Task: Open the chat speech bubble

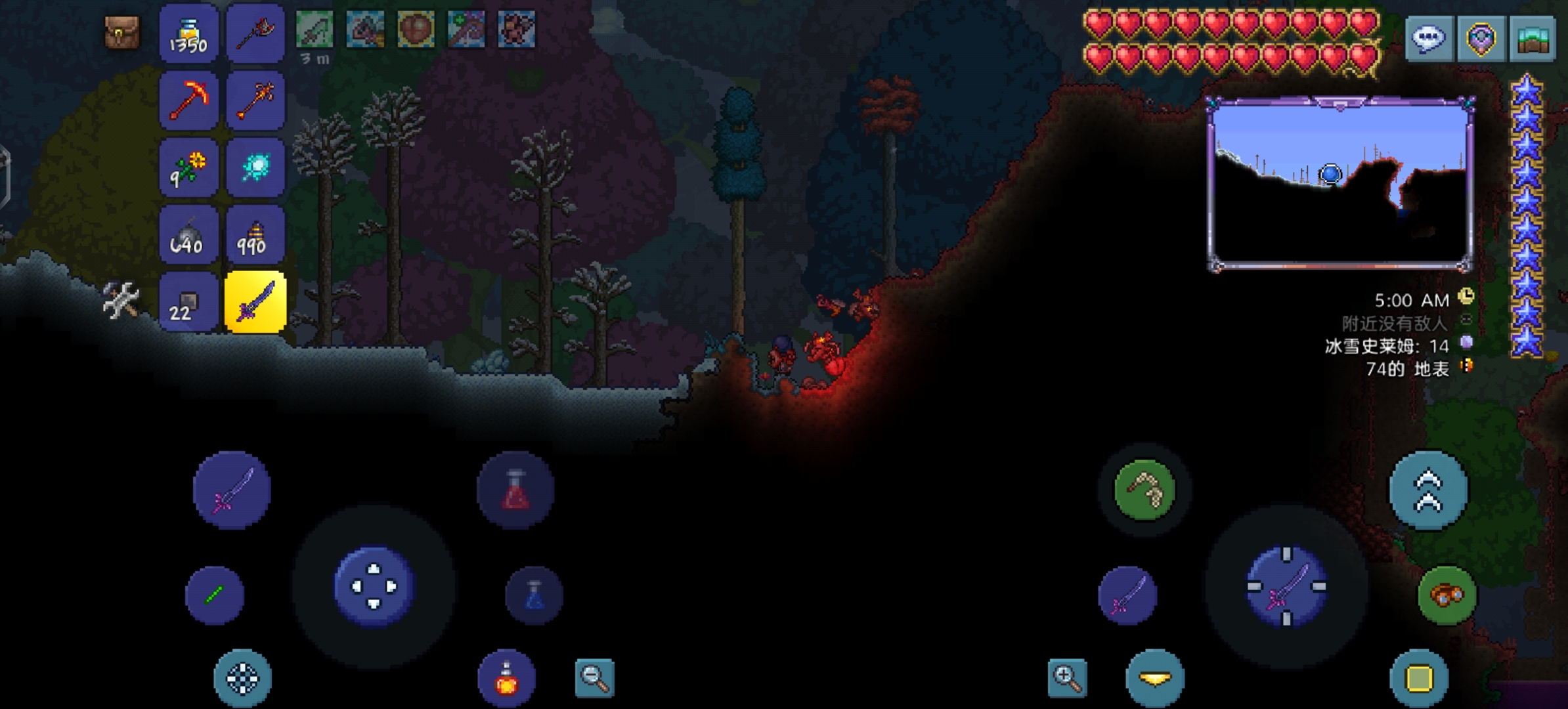Action: pyautogui.click(x=1429, y=39)
